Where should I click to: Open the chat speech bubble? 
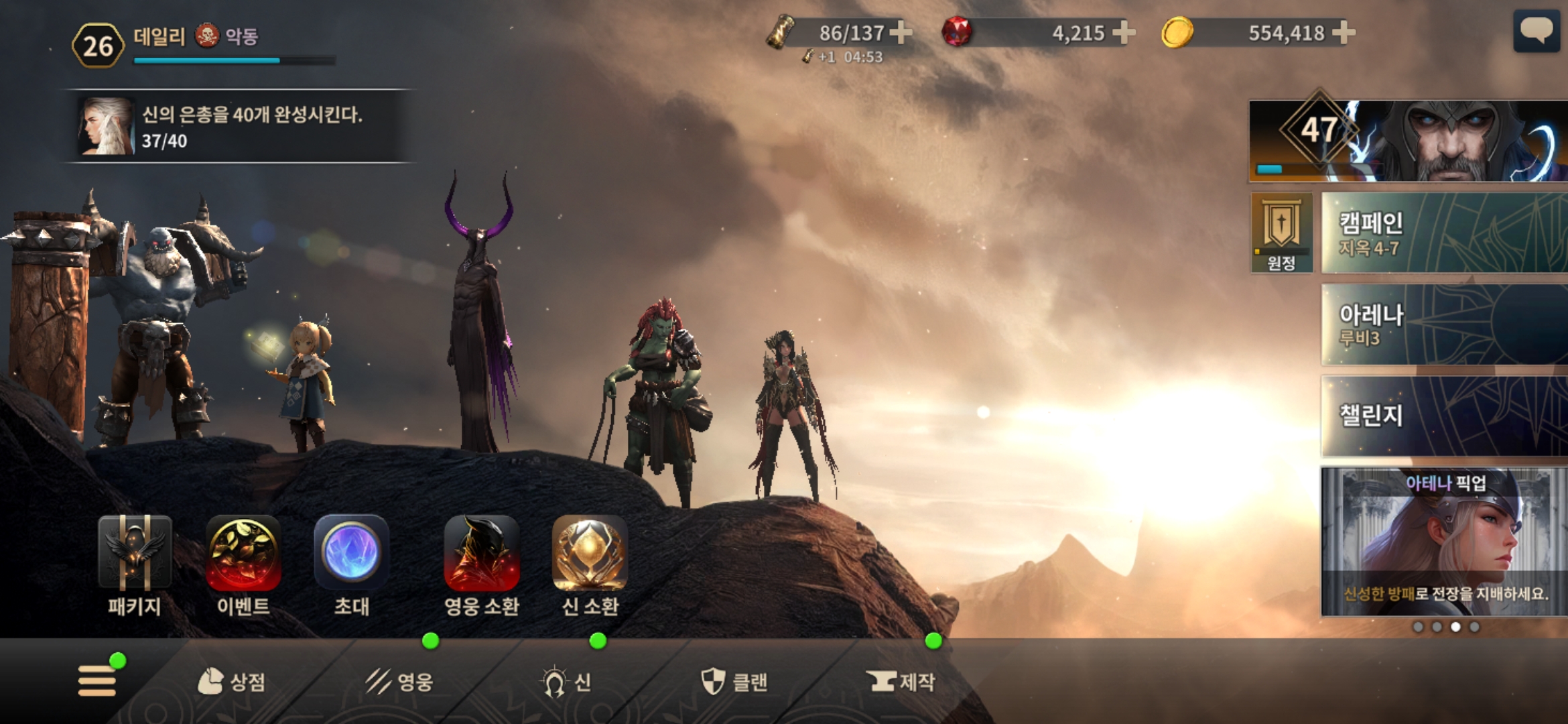1536,31
